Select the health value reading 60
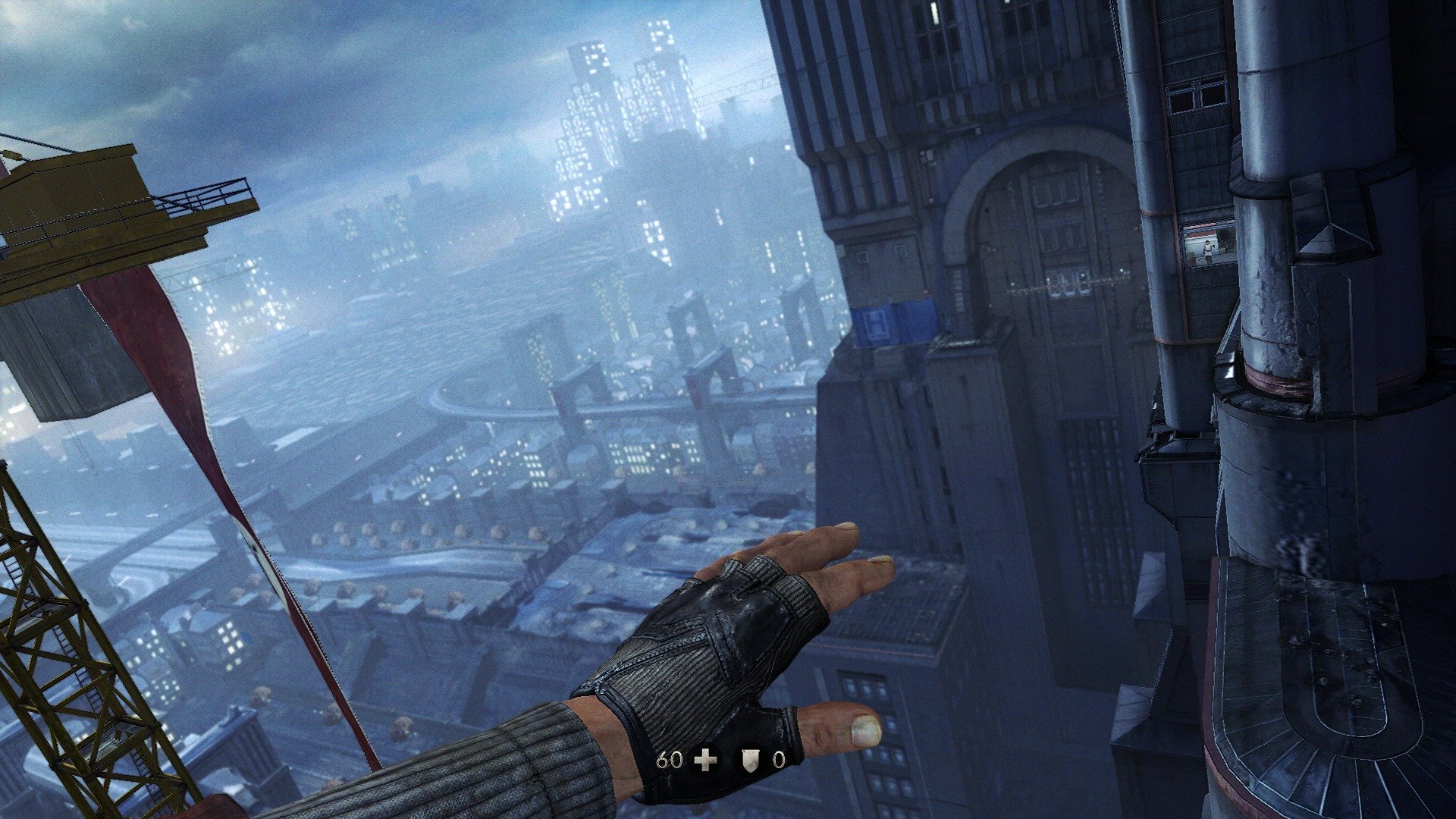The height and width of the screenshot is (819, 1456). (x=670, y=760)
